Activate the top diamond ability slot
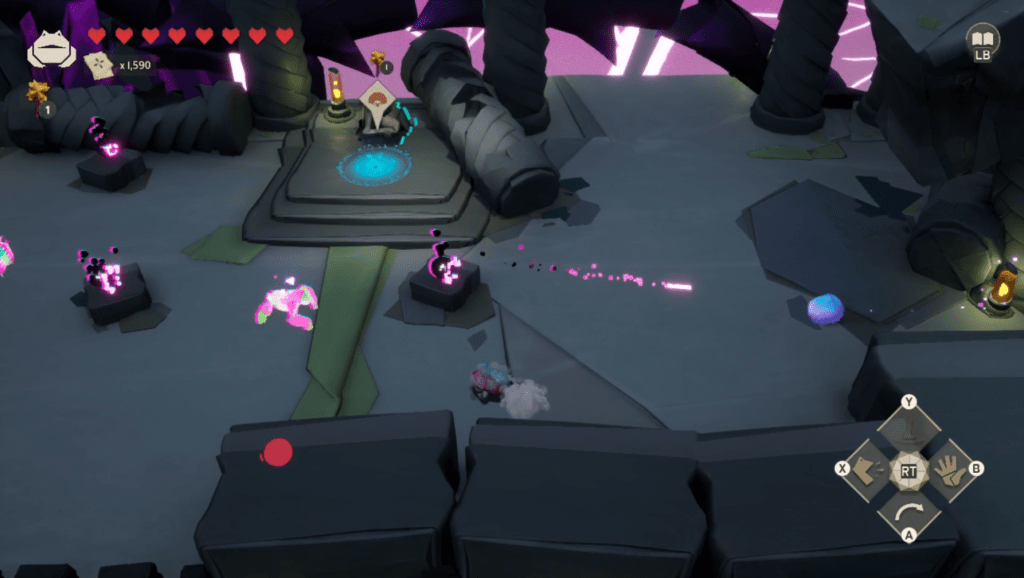1024x578 pixels. pyautogui.click(x=908, y=428)
